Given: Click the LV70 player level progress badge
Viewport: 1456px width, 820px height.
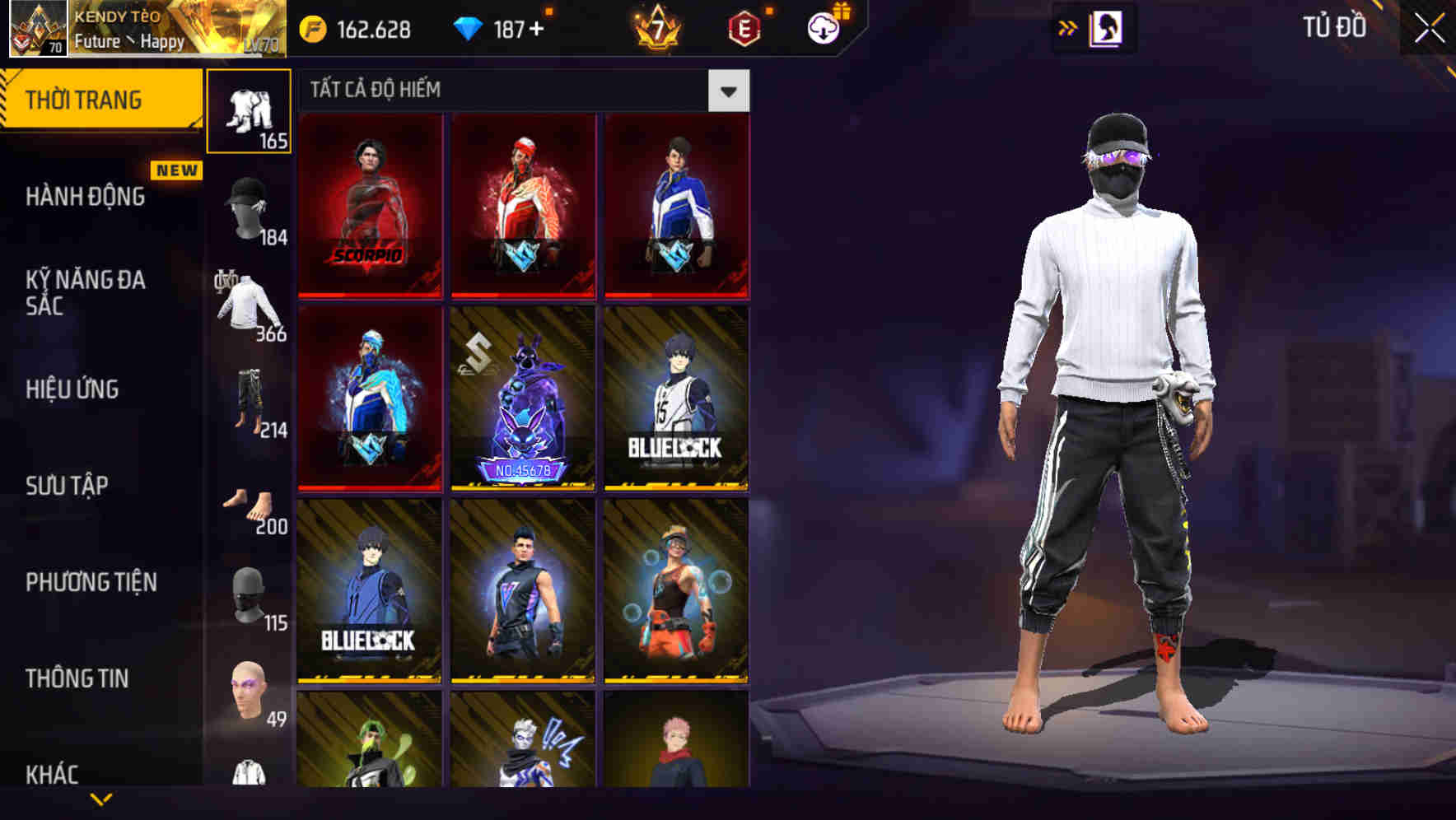Looking at the screenshot, I should click(x=260, y=46).
